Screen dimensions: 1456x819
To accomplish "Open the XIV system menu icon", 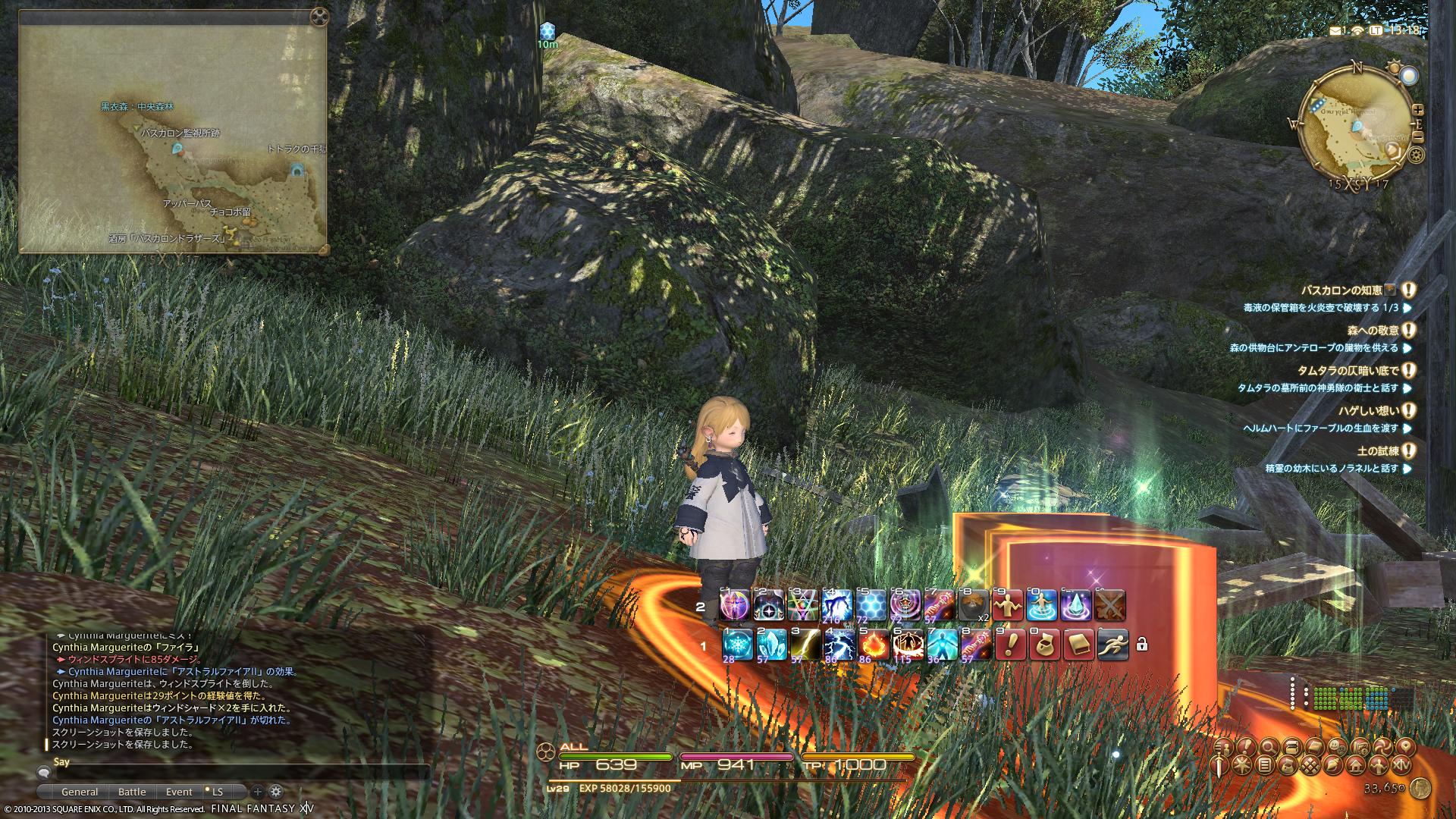I will (x=1402, y=764).
